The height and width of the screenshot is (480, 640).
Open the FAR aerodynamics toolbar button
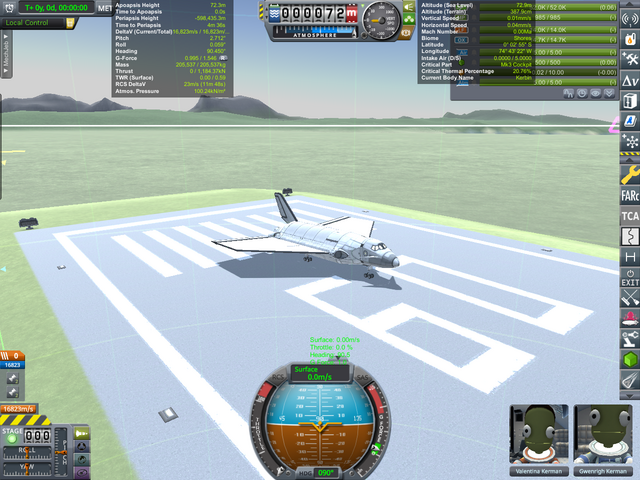click(x=630, y=194)
